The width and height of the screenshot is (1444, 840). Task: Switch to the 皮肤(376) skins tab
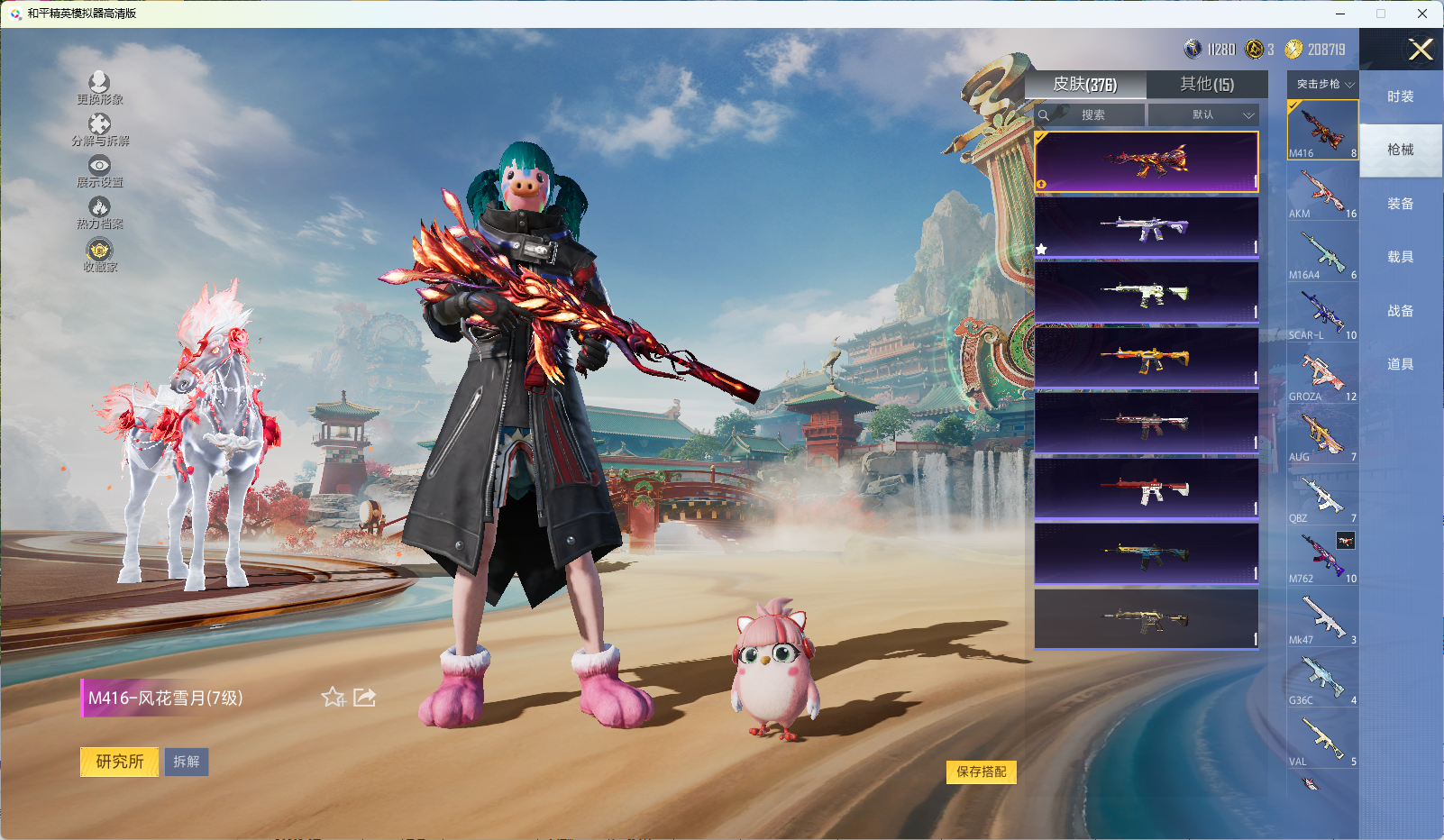pyautogui.click(x=1085, y=84)
